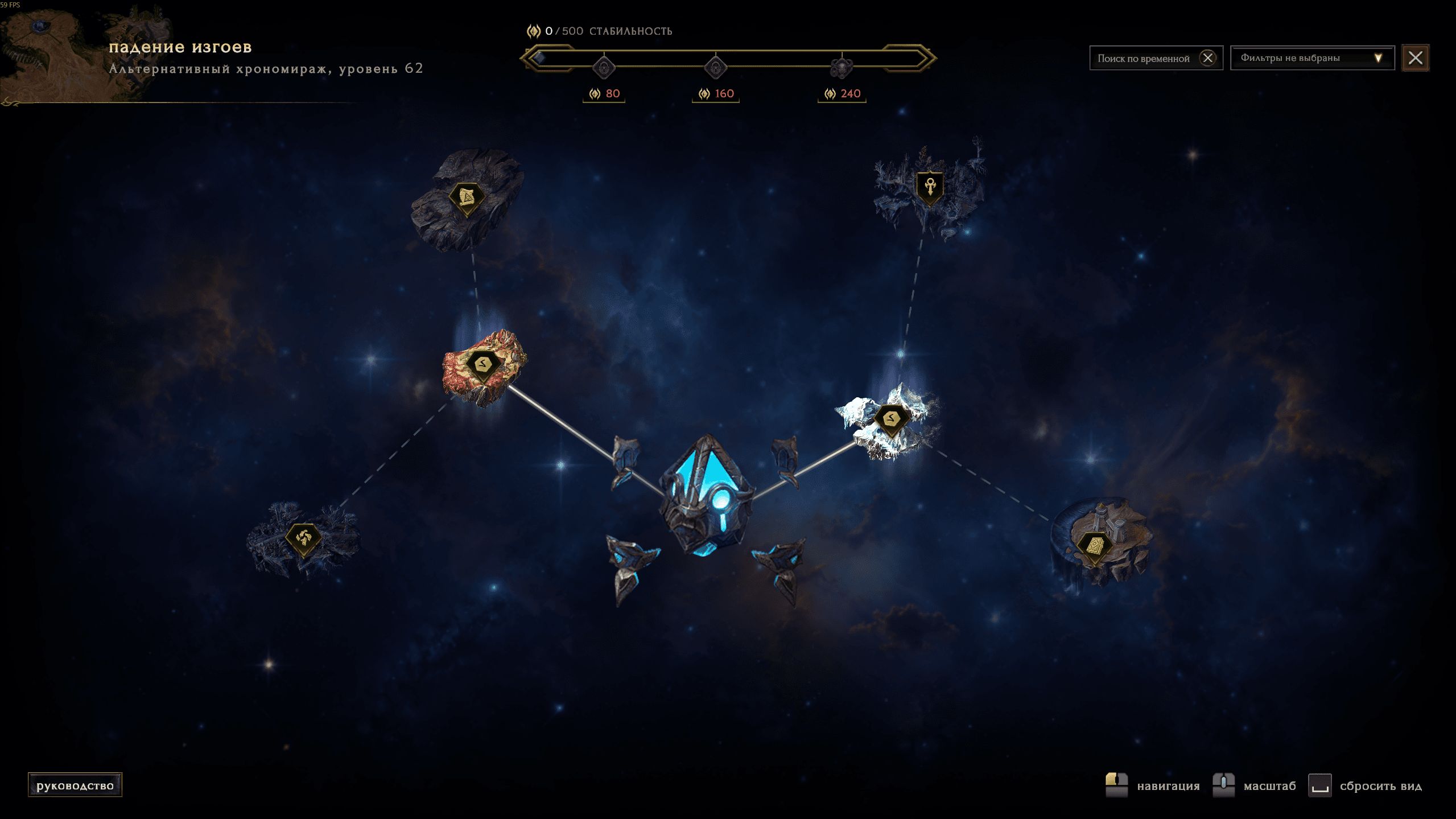This screenshot has height=819, width=1456.
Task: Close the monolith map screen
Action: [x=1415, y=58]
